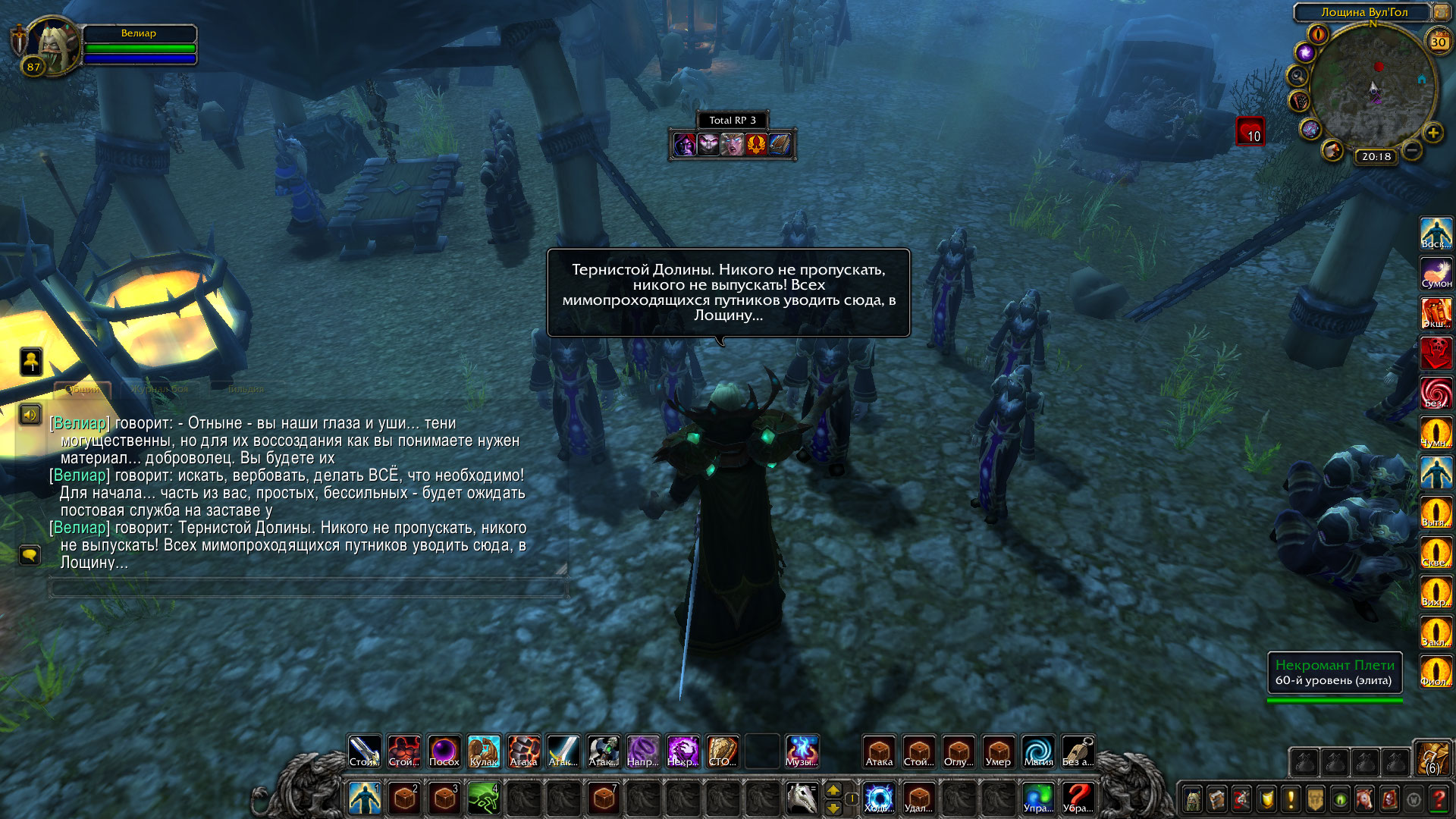This screenshot has width=1456, height=819.
Task: Zoom out the minimap with the minus button
Action: click(1412, 150)
